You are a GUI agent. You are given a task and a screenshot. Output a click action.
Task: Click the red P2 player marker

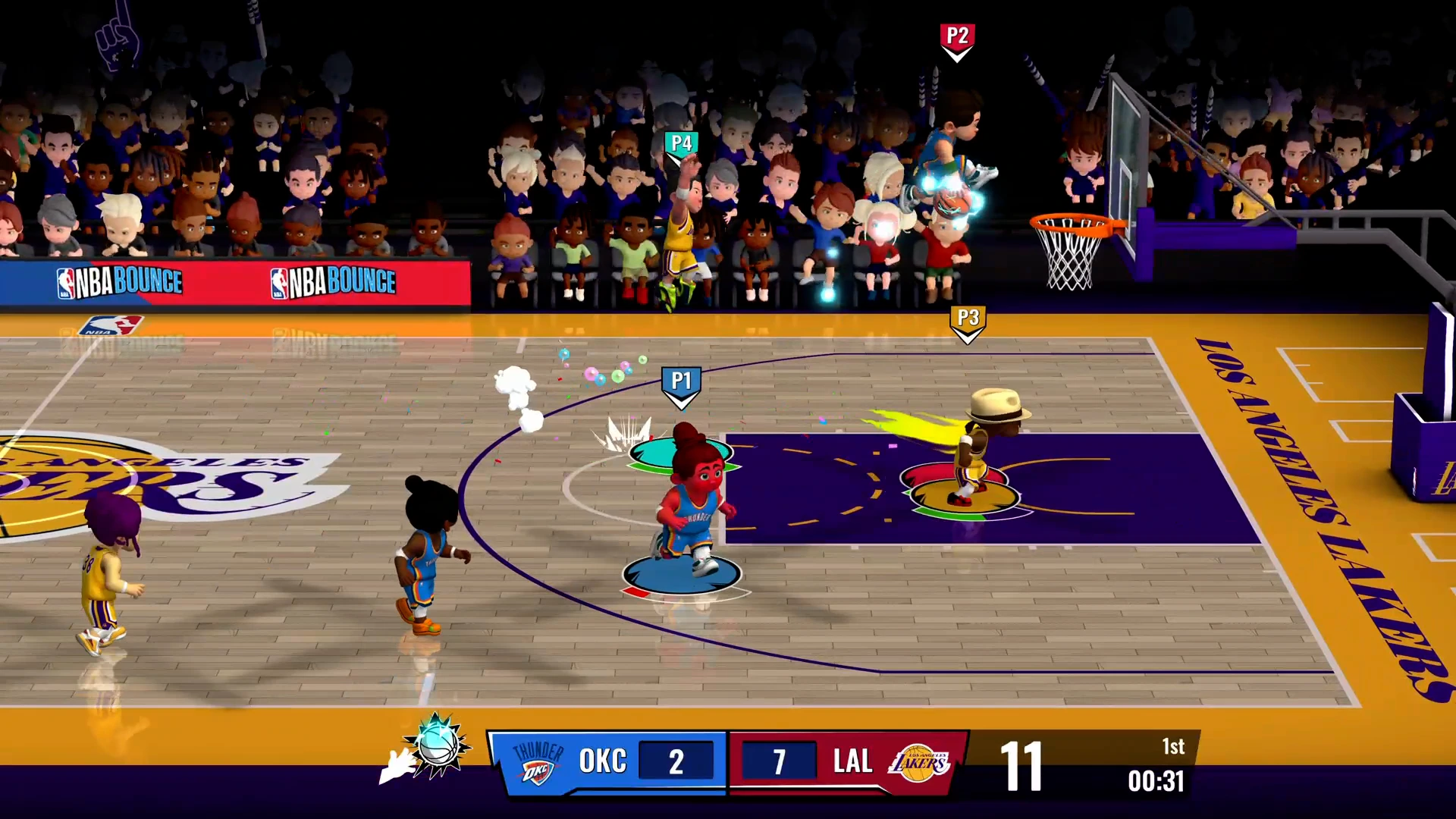click(x=957, y=40)
